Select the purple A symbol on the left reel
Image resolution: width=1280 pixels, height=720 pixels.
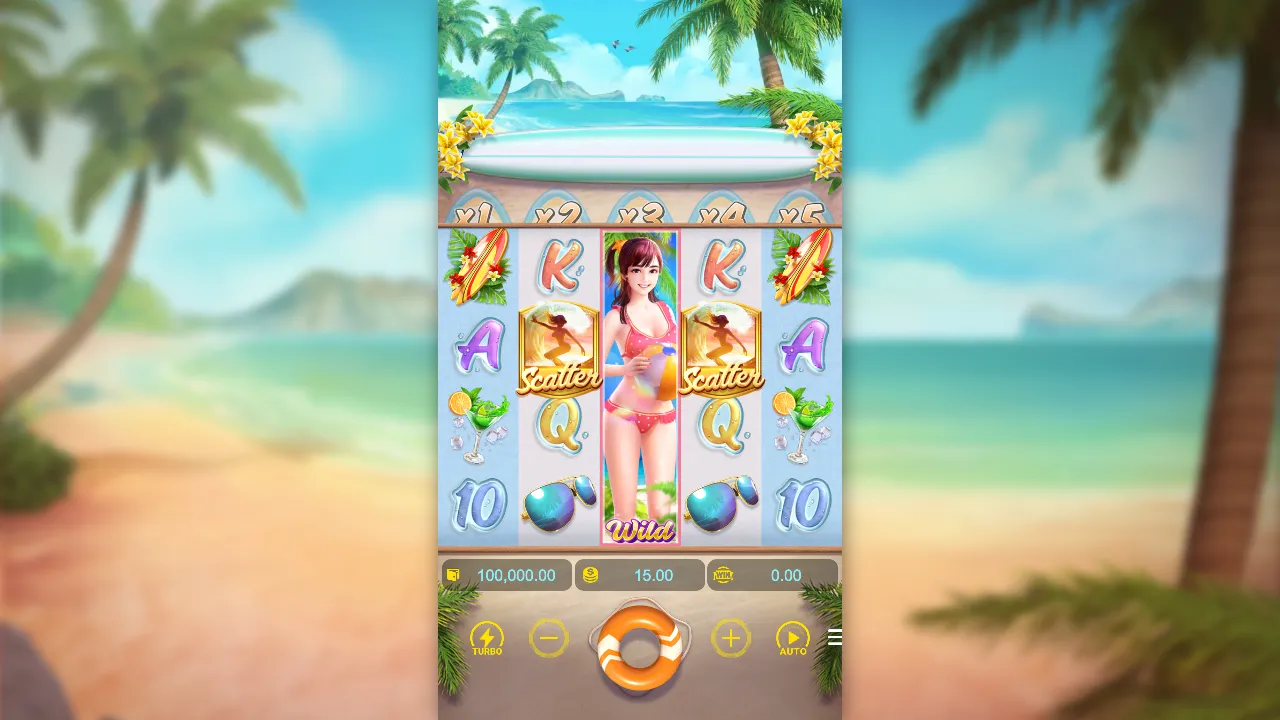(x=478, y=348)
